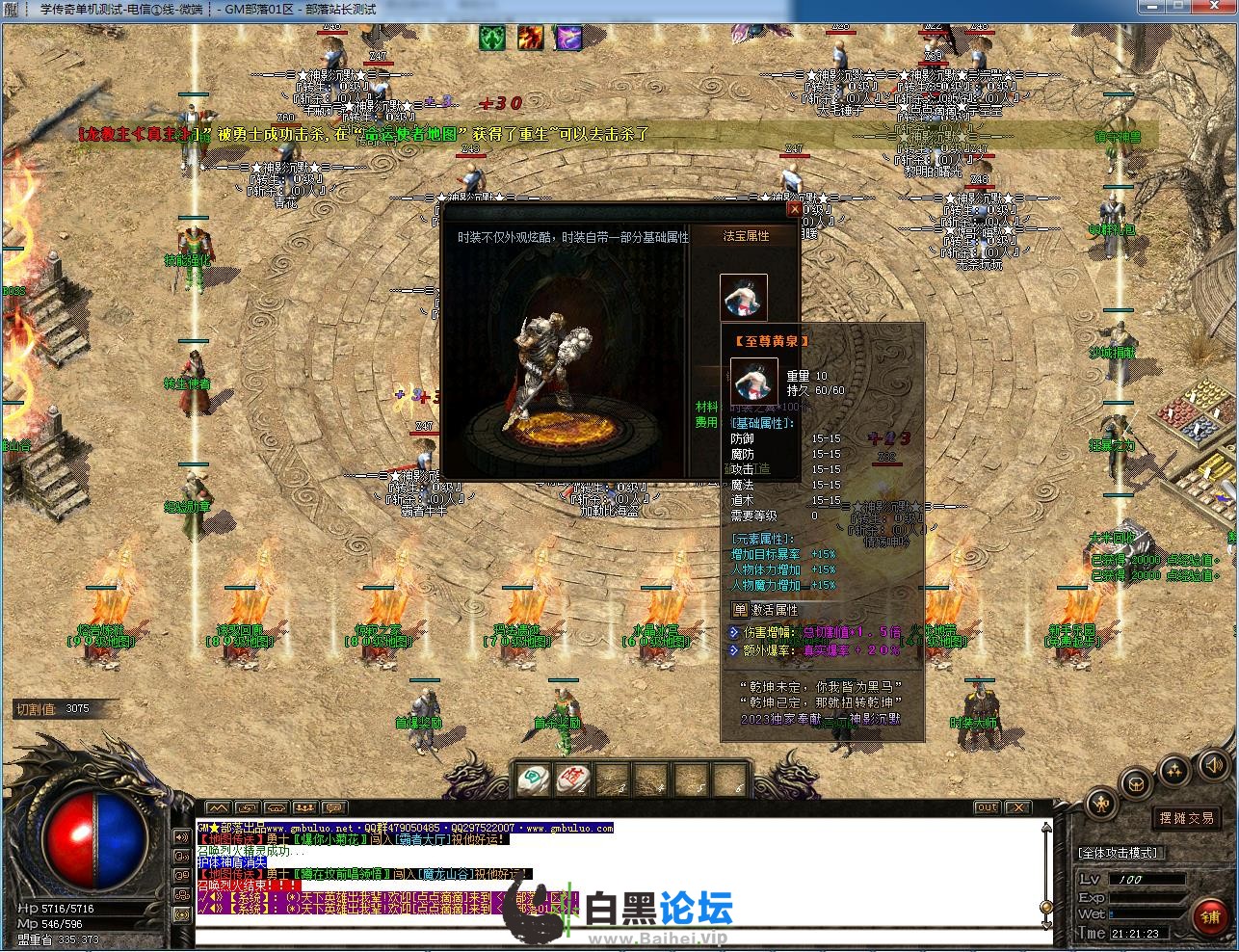Select the first chat channel tab

click(x=219, y=807)
